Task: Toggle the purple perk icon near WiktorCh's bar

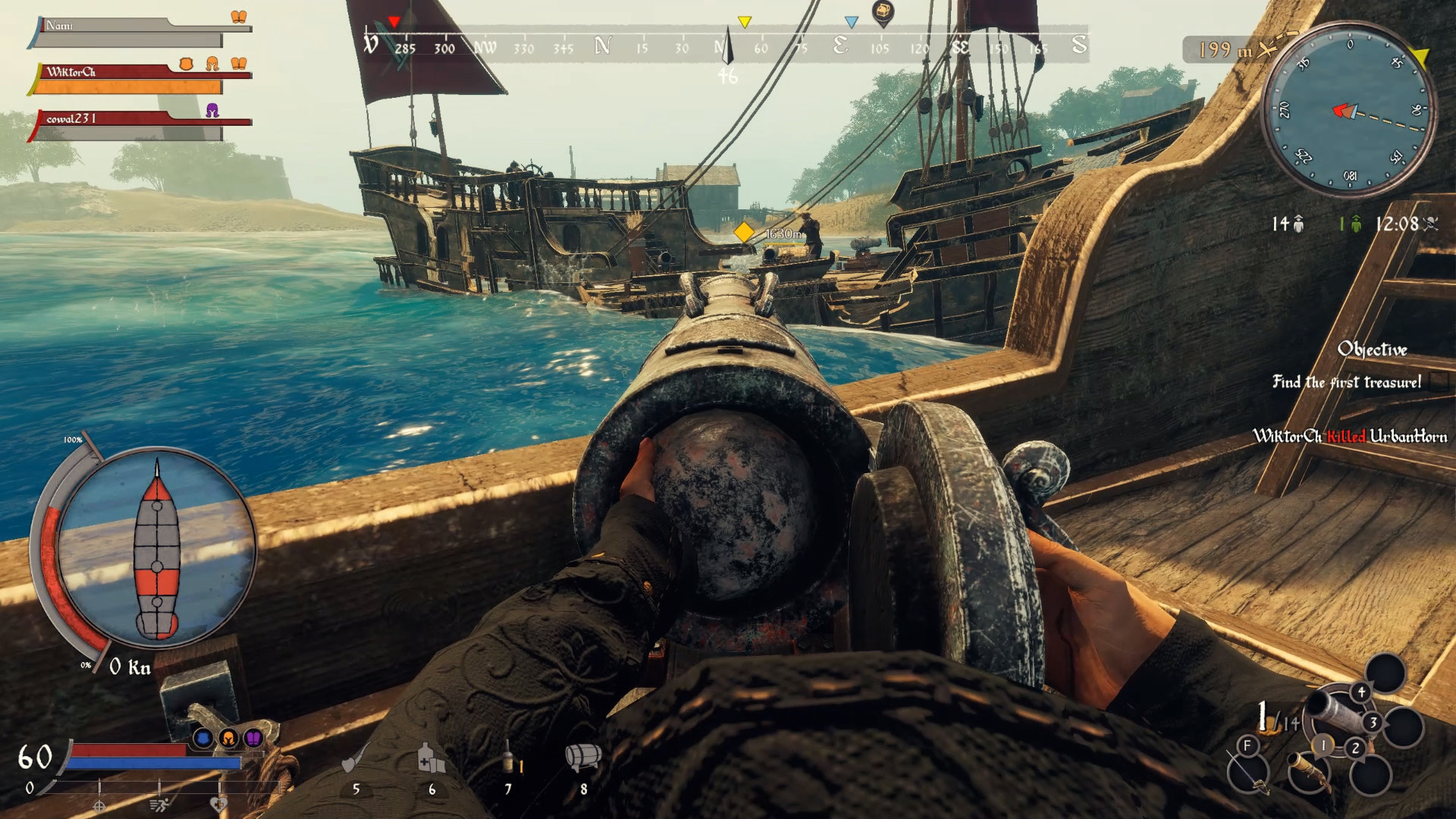Action: point(212,112)
